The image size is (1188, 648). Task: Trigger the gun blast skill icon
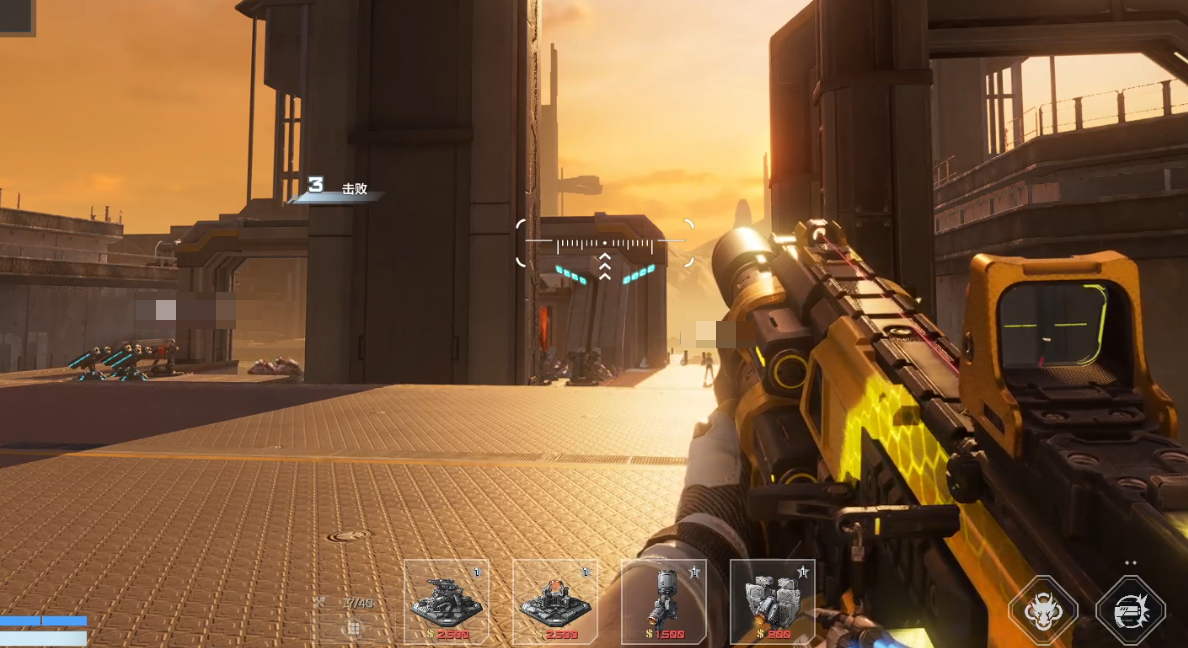[x=1131, y=610]
